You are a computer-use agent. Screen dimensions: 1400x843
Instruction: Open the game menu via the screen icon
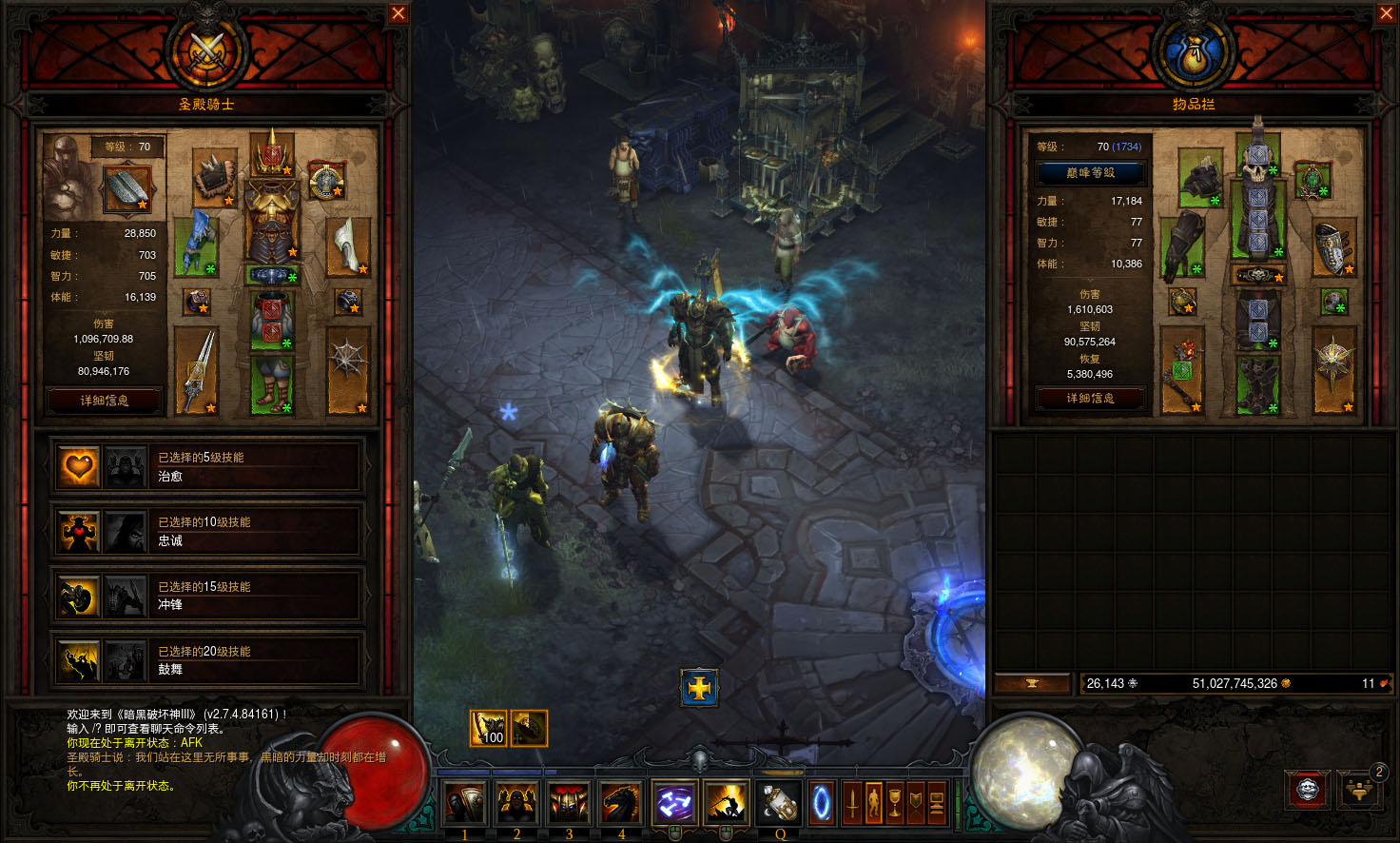pos(938,802)
